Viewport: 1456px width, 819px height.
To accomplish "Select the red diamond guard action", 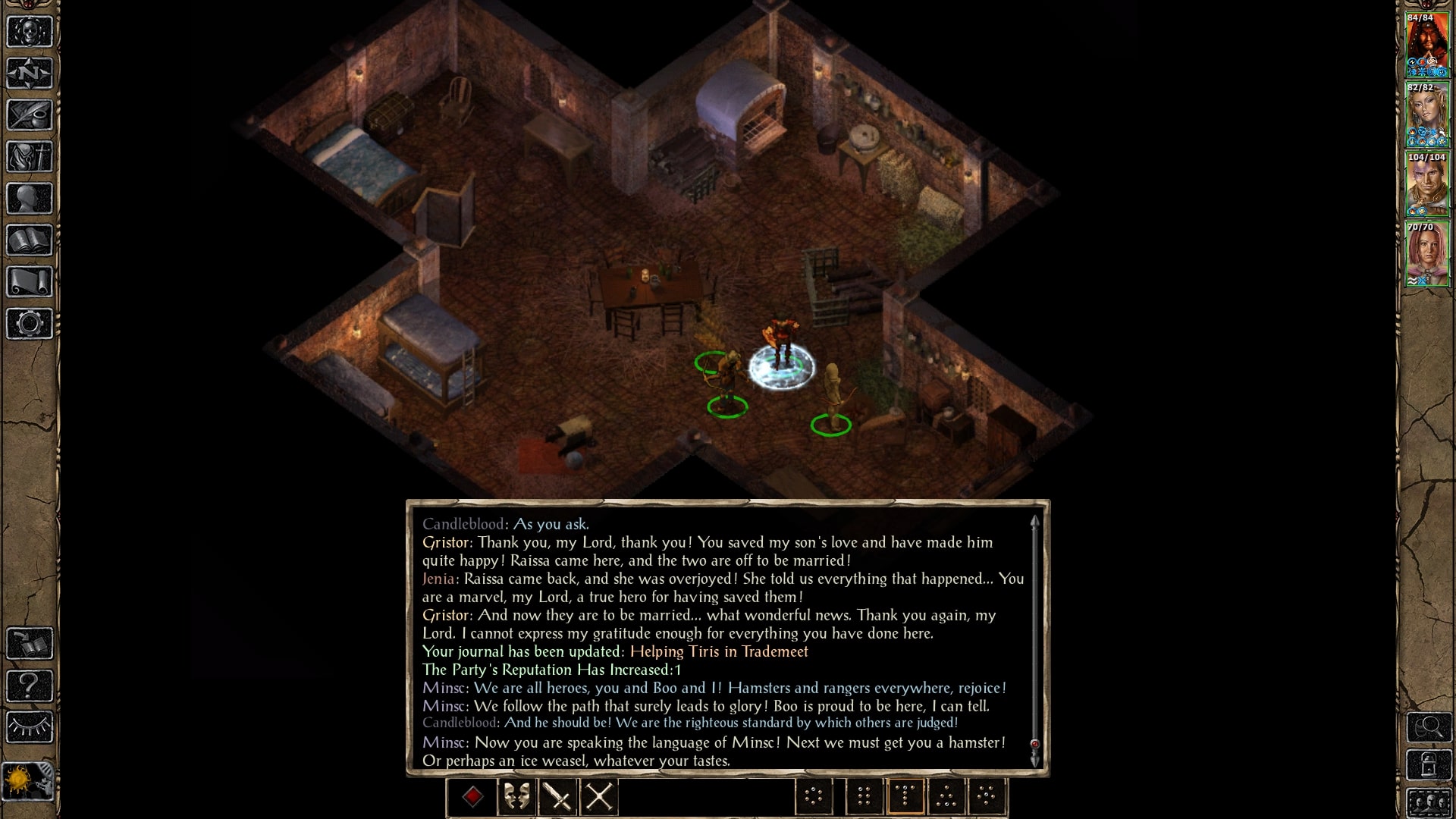I will point(472,798).
